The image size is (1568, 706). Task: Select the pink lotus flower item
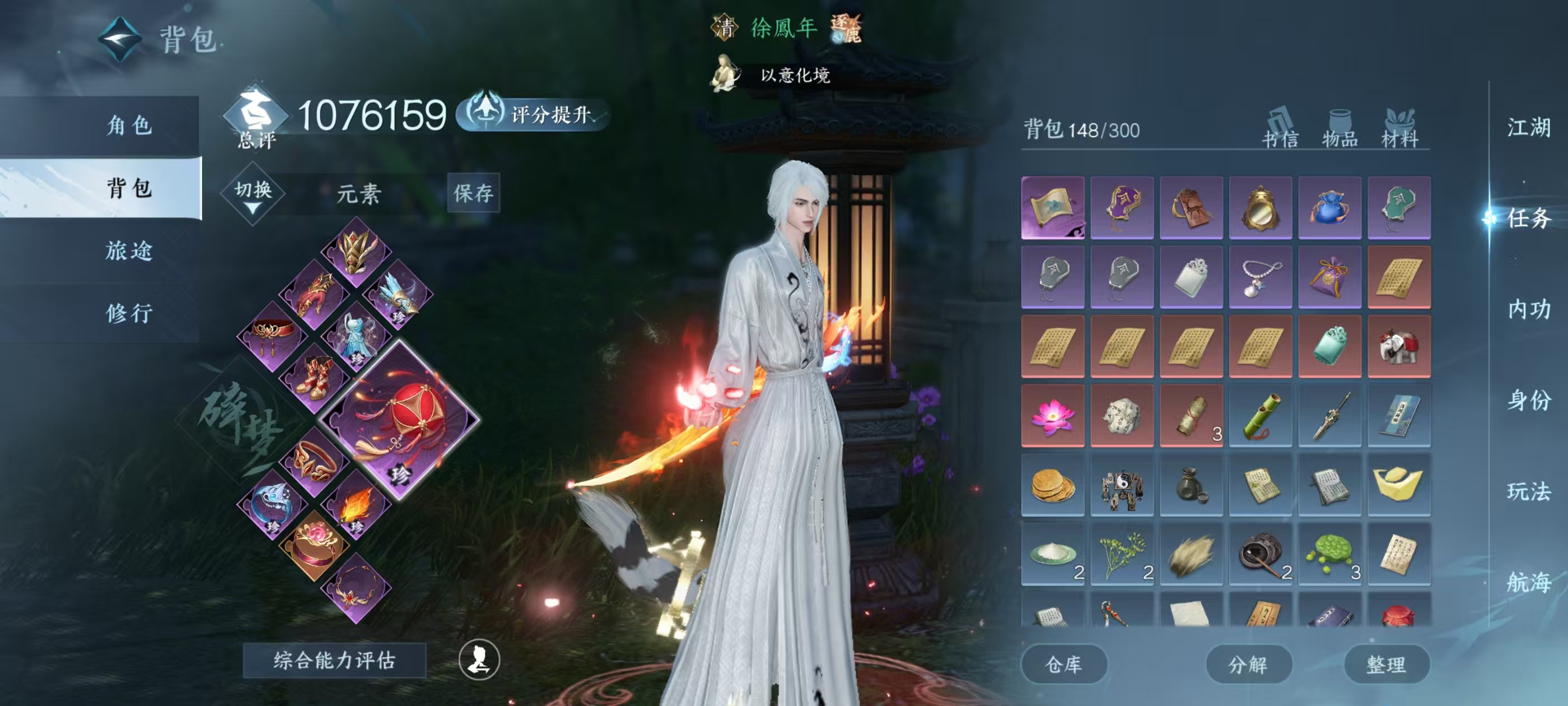tap(1052, 416)
